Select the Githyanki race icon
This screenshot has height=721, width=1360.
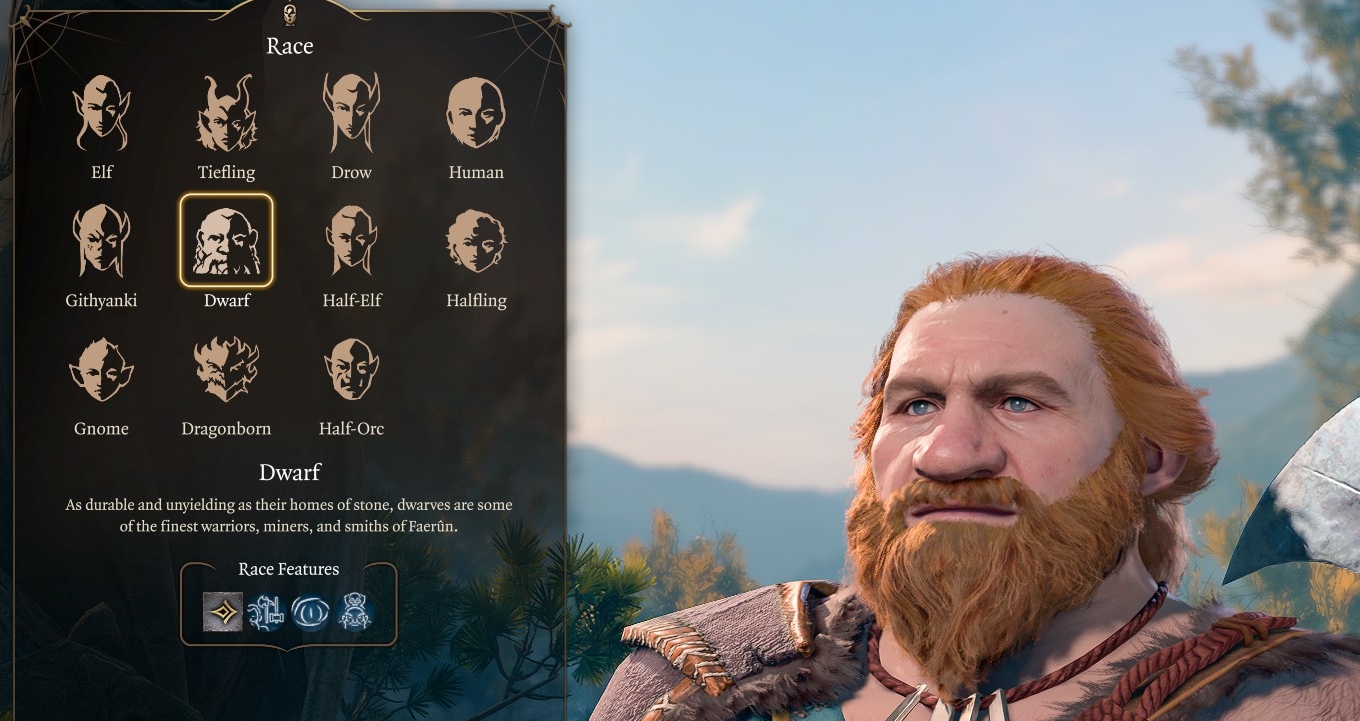100,240
